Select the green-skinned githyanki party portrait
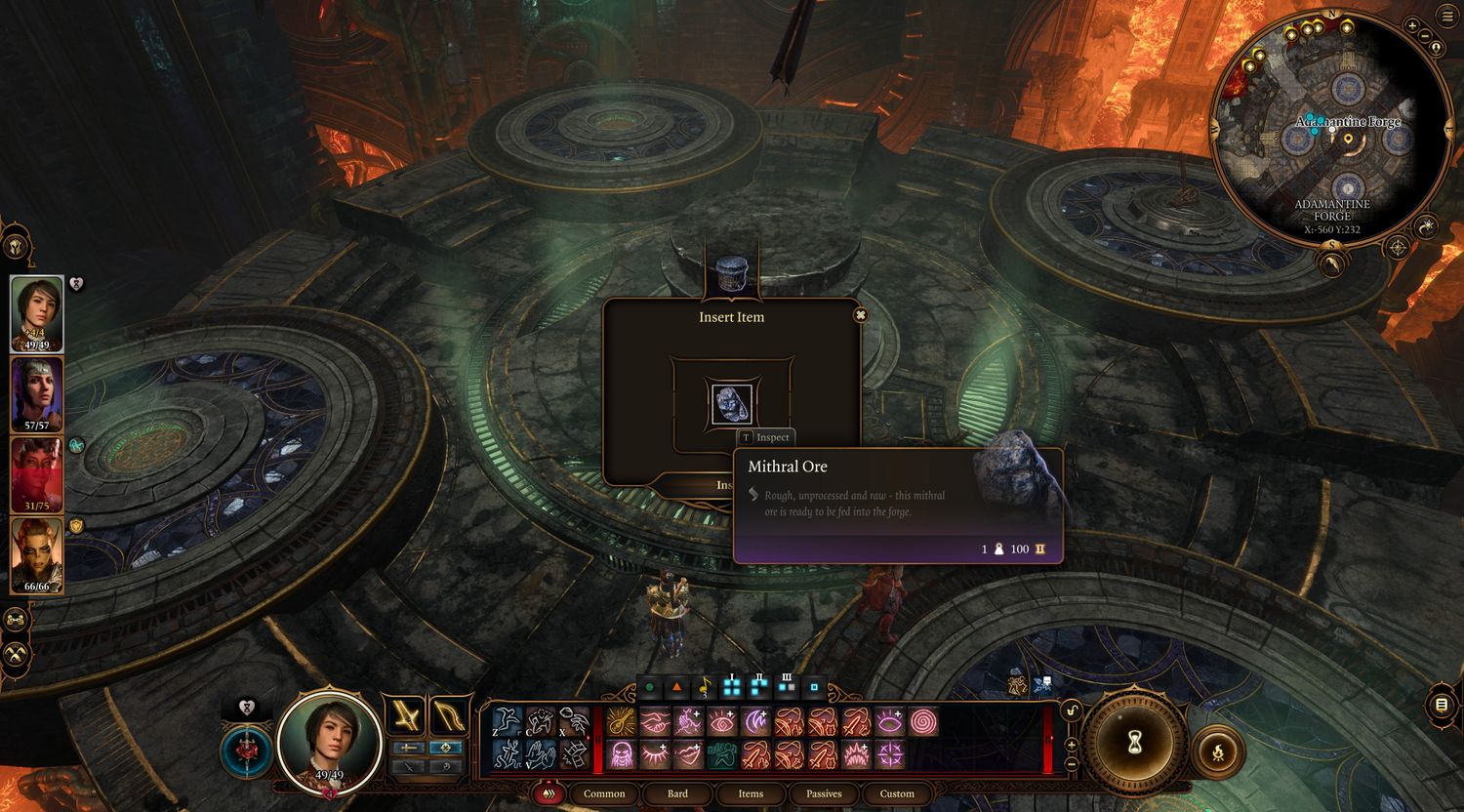This screenshot has height=812, width=1464. [x=37, y=554]
